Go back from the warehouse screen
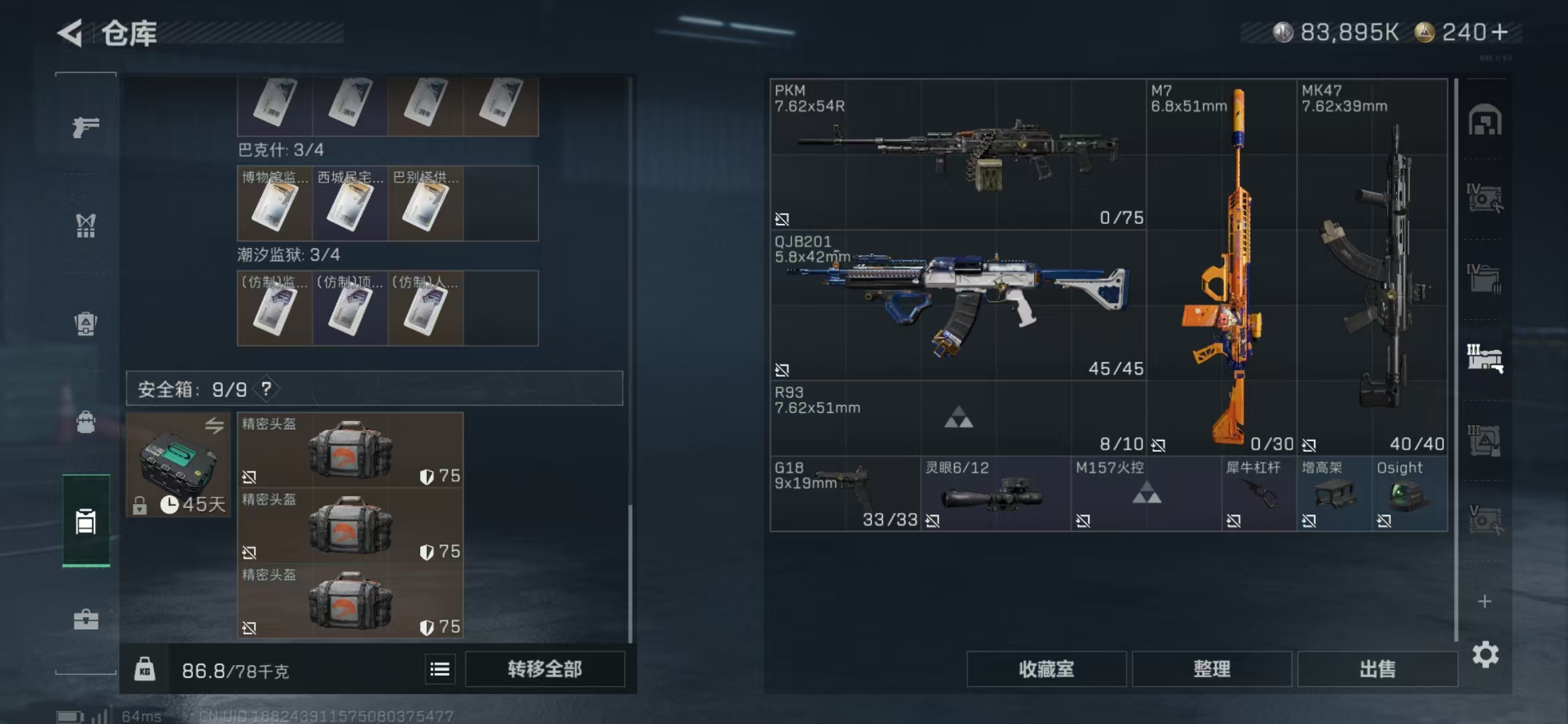Image resolution: width=1568 pixels, height=724 pixels. [70, 33]
